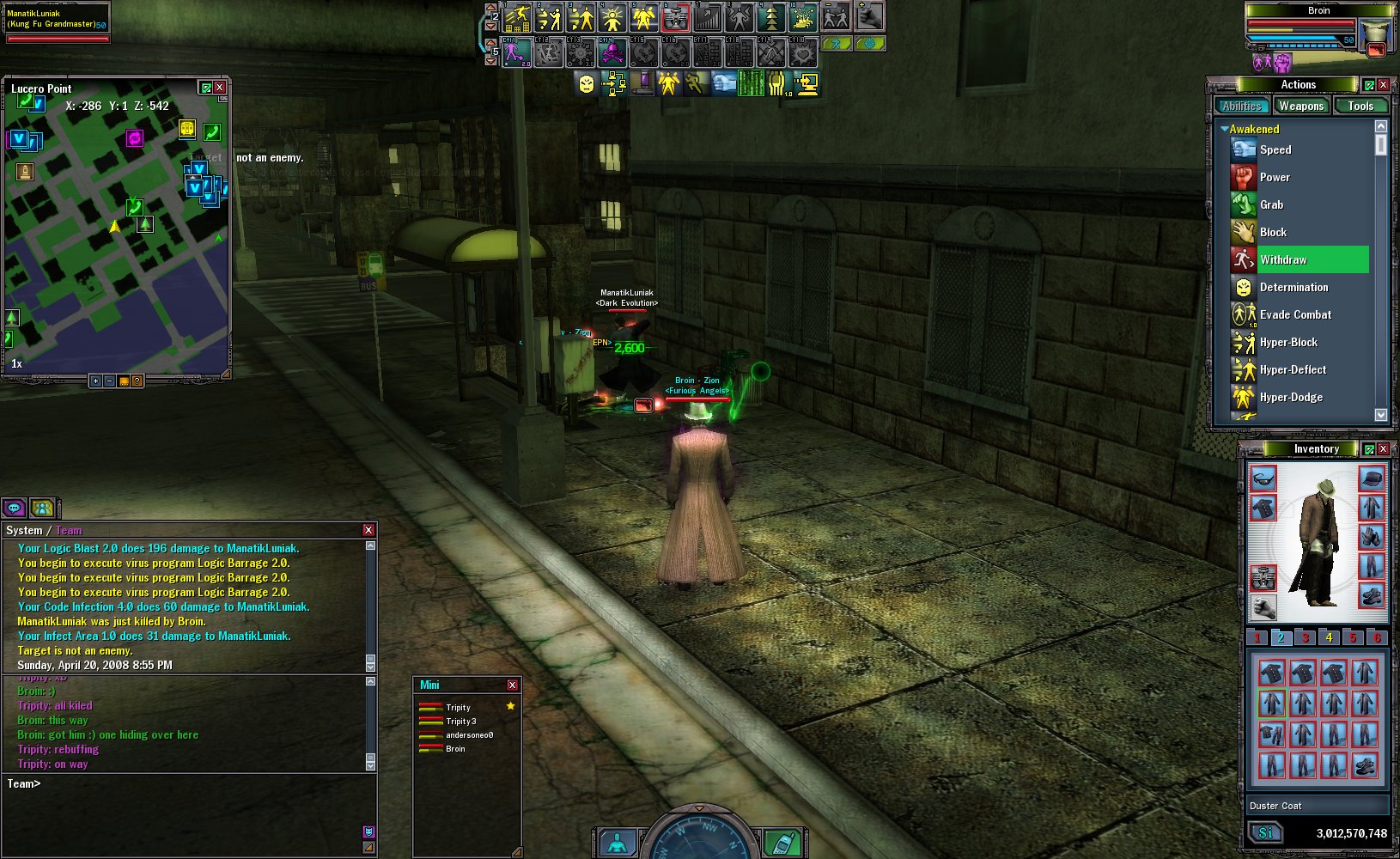Trigger Evade Combat from the list
Screen dimensions: 1400x859
(1294, 314)
